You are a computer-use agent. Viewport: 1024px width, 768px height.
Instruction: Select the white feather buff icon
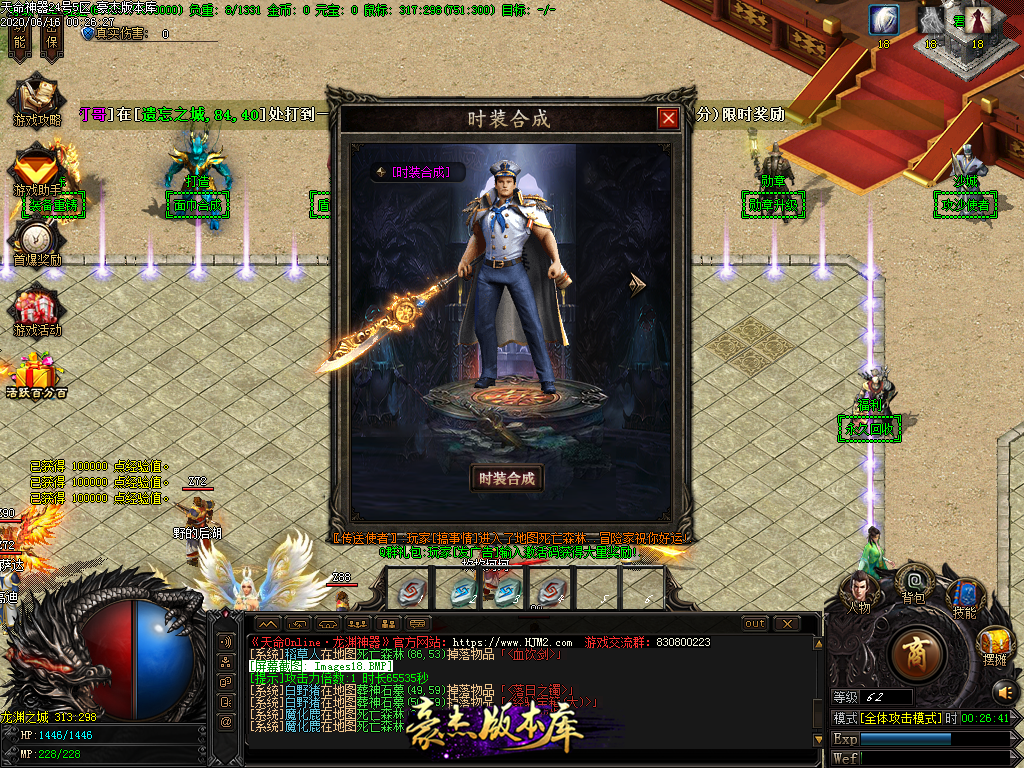pos(883,20)
